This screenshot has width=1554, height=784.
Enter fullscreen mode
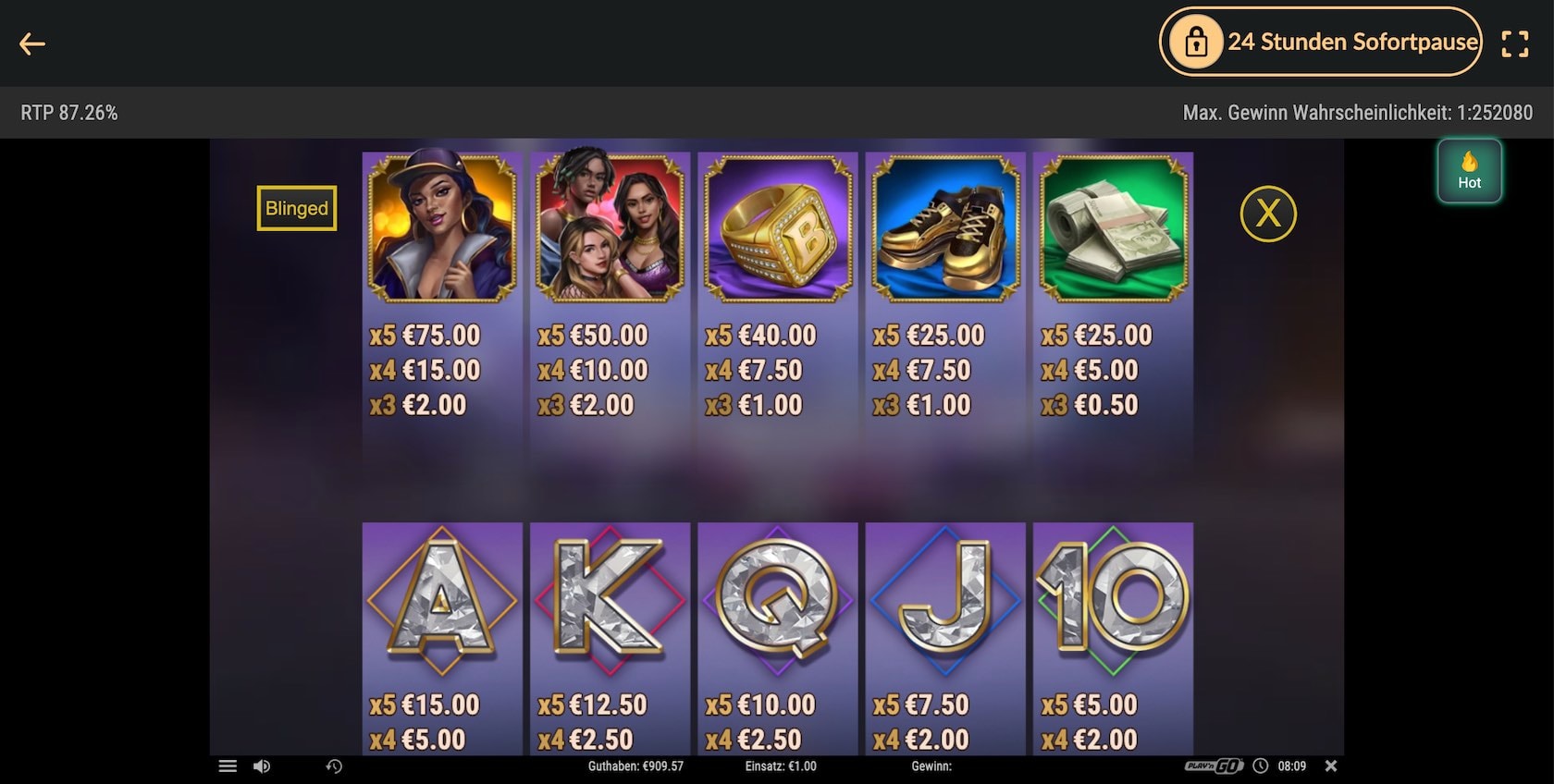pyautogui.click(x=1514, y=43)
